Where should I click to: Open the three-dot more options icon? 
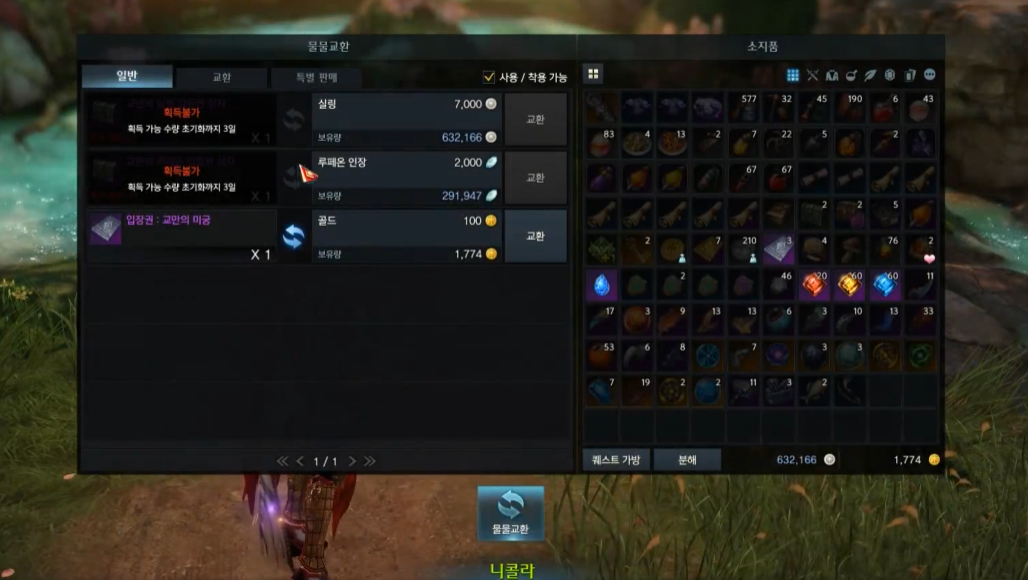click(x=930, y=75)
